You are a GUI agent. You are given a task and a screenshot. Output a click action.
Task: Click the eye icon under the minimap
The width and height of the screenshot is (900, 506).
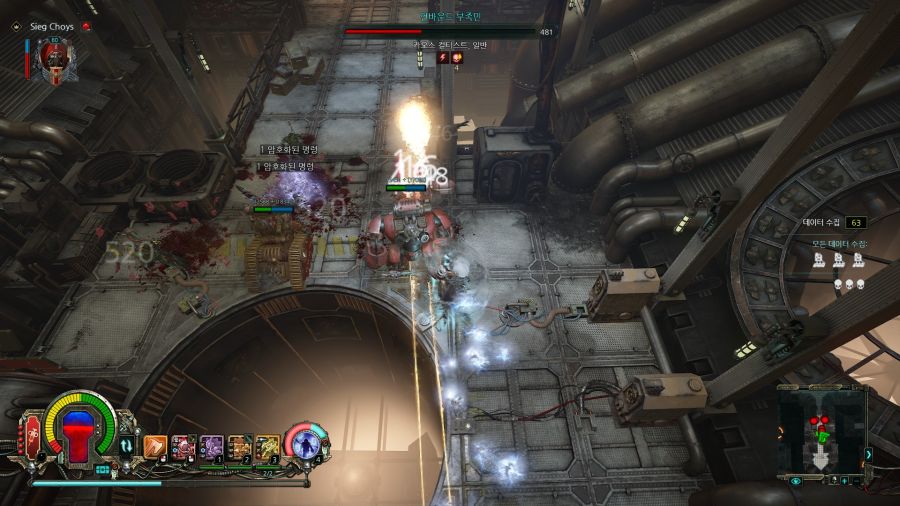click(x=796, y=481)
